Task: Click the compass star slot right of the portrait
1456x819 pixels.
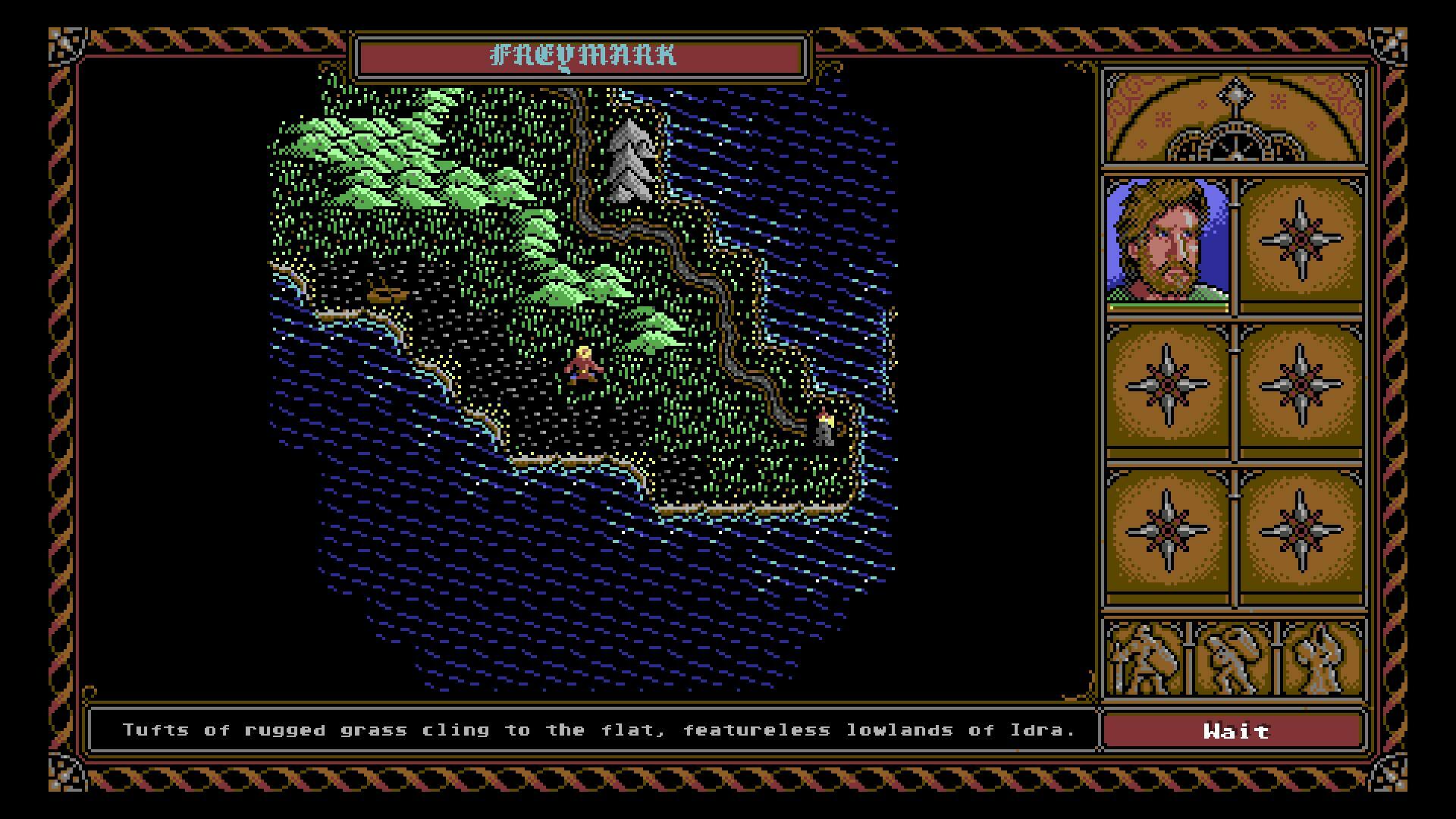Action: (1302, 241)
